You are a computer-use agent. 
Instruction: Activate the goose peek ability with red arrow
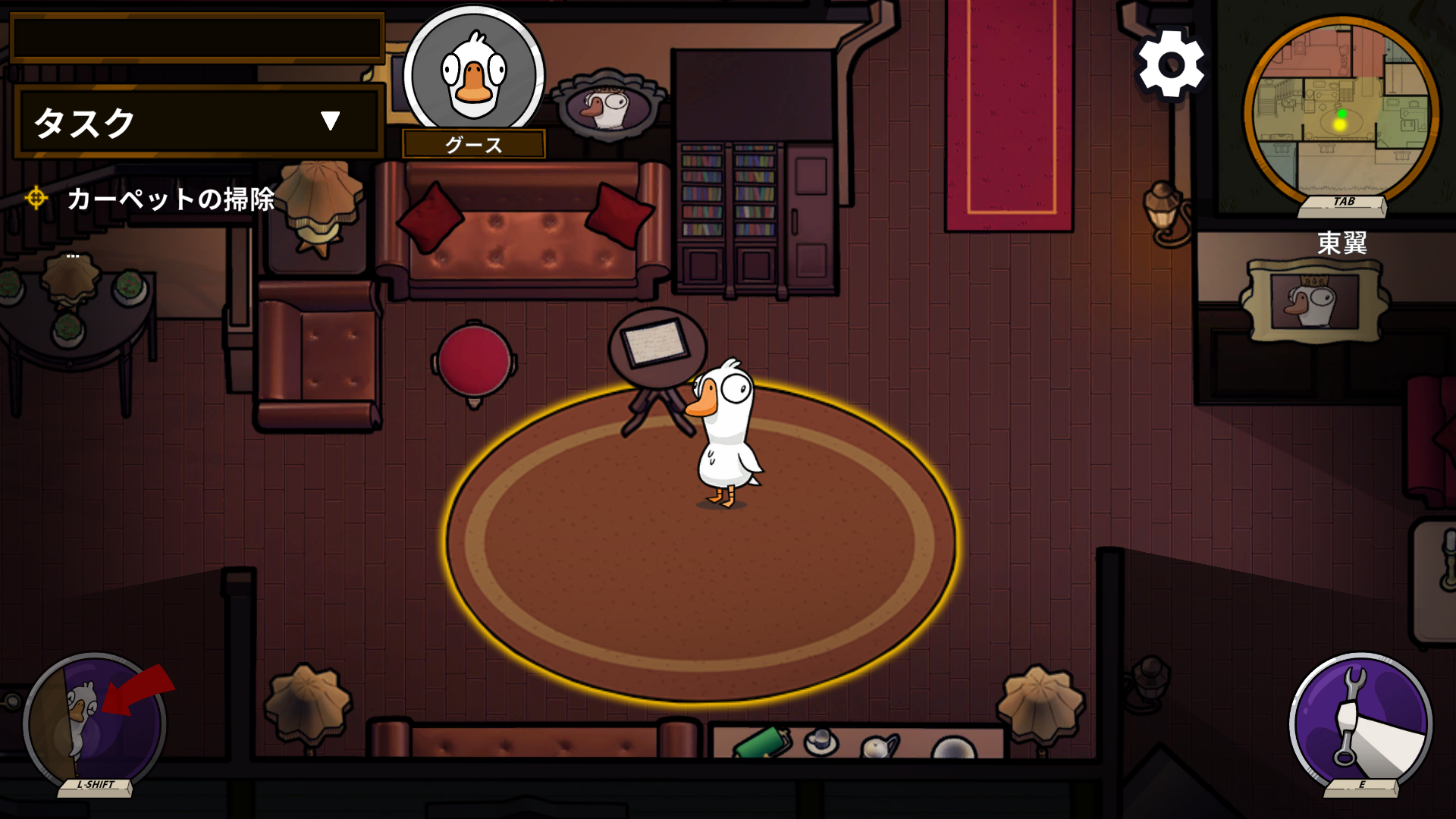[x=95, y=722]
